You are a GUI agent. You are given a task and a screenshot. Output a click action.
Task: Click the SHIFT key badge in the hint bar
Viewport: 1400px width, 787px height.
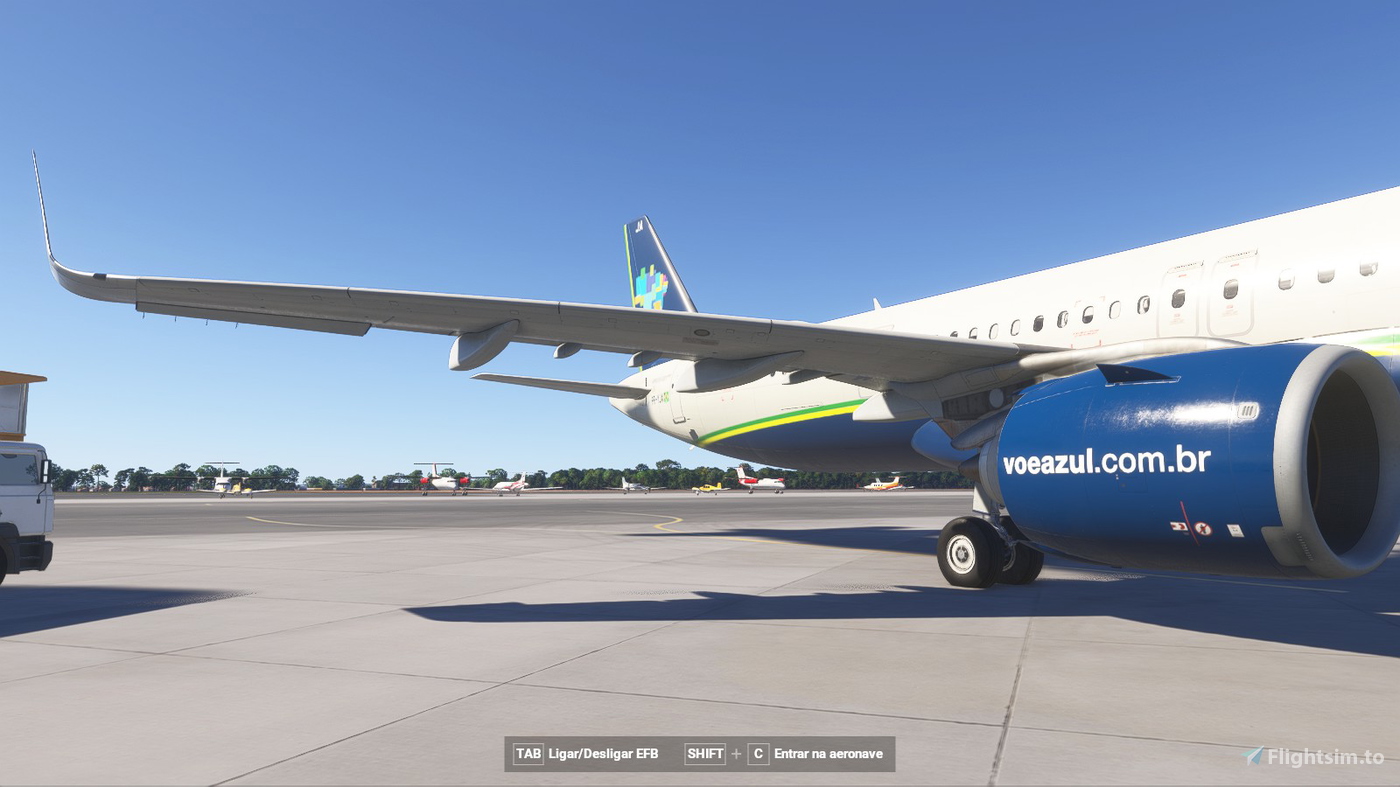pos(704,753)
